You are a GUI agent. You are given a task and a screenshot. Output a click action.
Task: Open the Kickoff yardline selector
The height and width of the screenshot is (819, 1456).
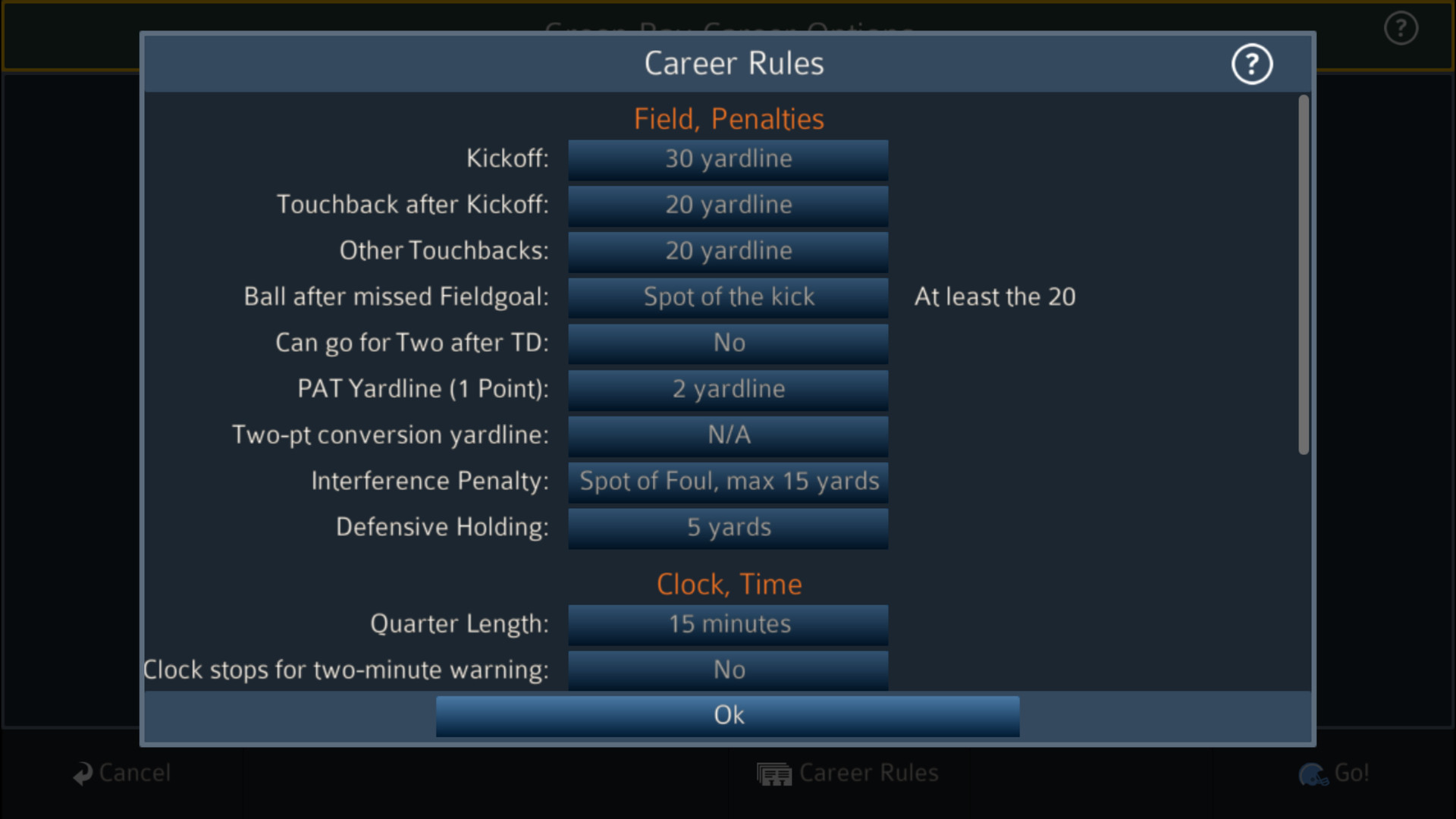(727, 159)
